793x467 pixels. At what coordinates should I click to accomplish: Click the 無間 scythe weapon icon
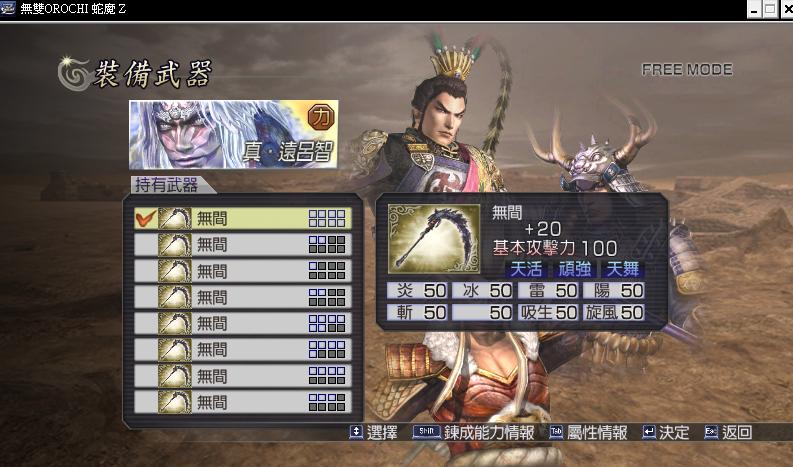433,239
